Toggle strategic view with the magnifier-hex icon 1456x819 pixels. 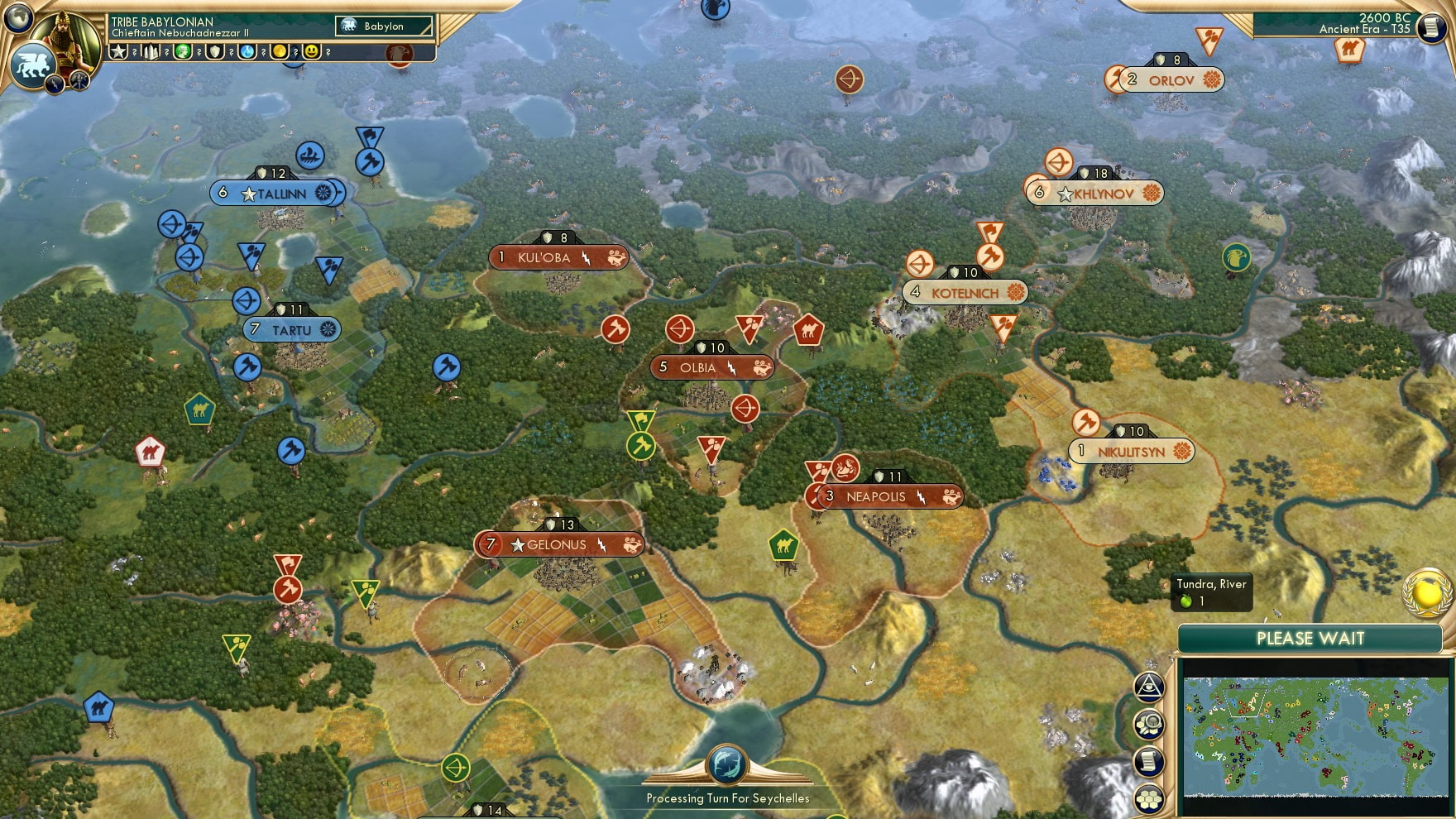click(x=1148, y=726)
